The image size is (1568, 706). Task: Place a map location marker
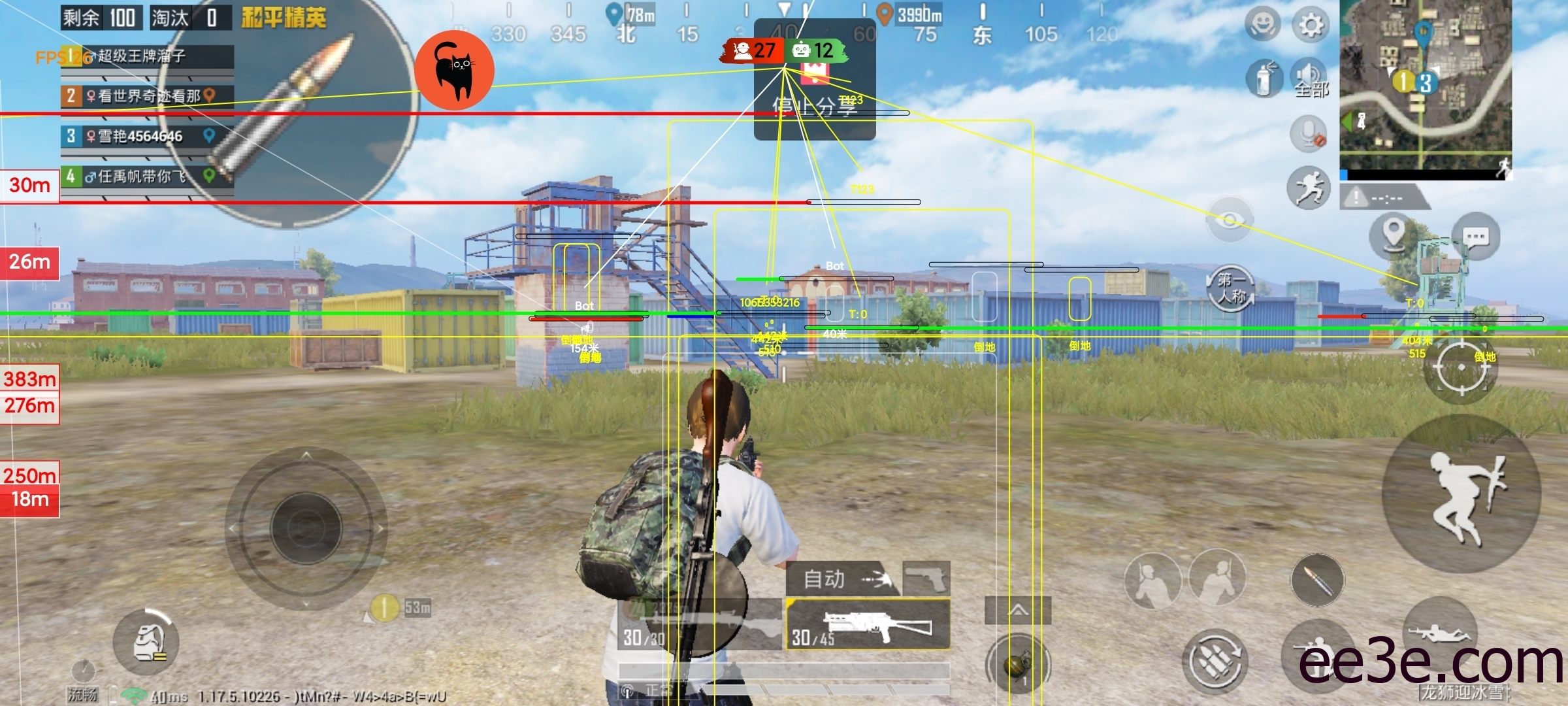1393,234
